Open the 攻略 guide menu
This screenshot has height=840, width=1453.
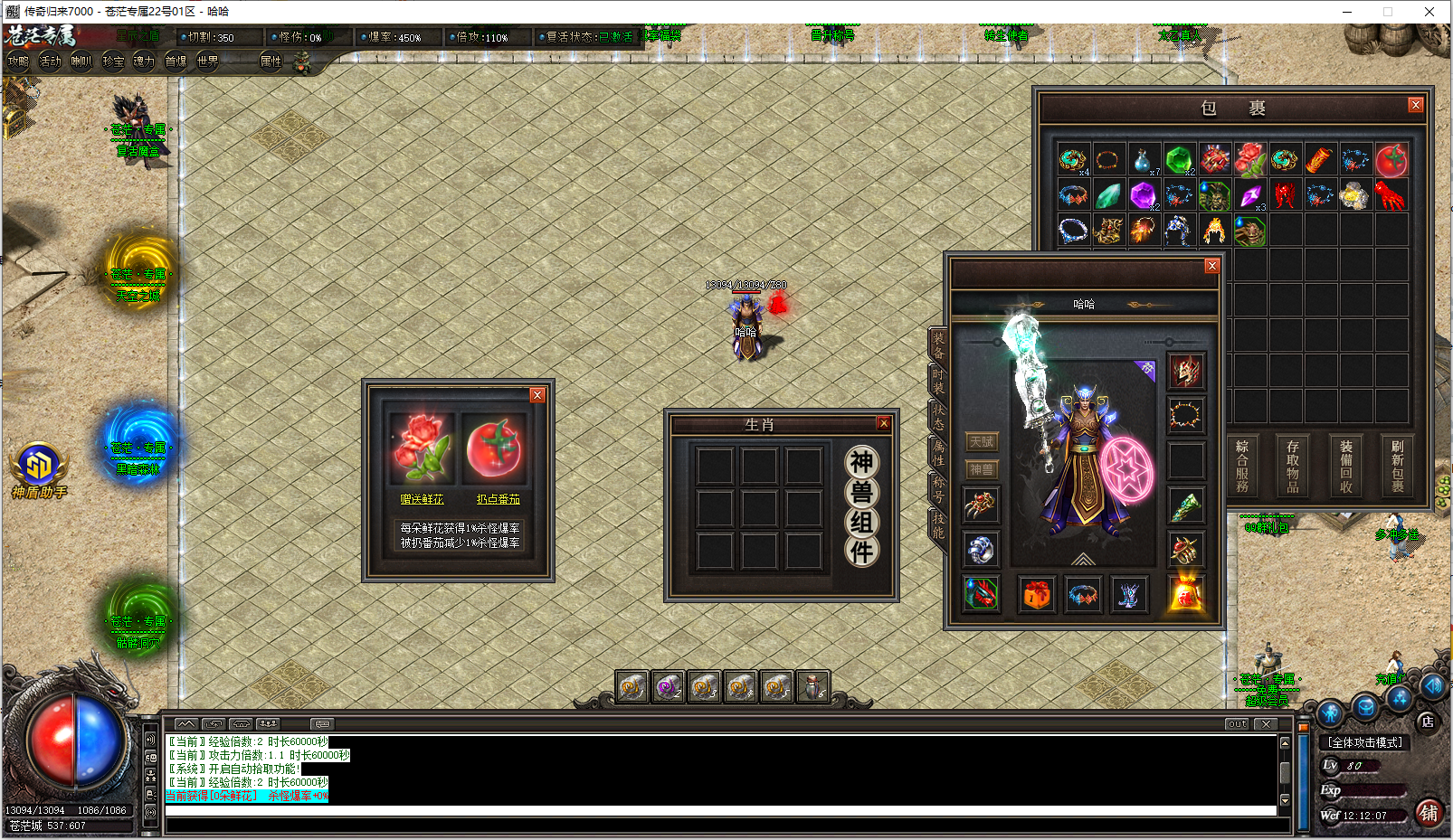[x=18, y=61]
